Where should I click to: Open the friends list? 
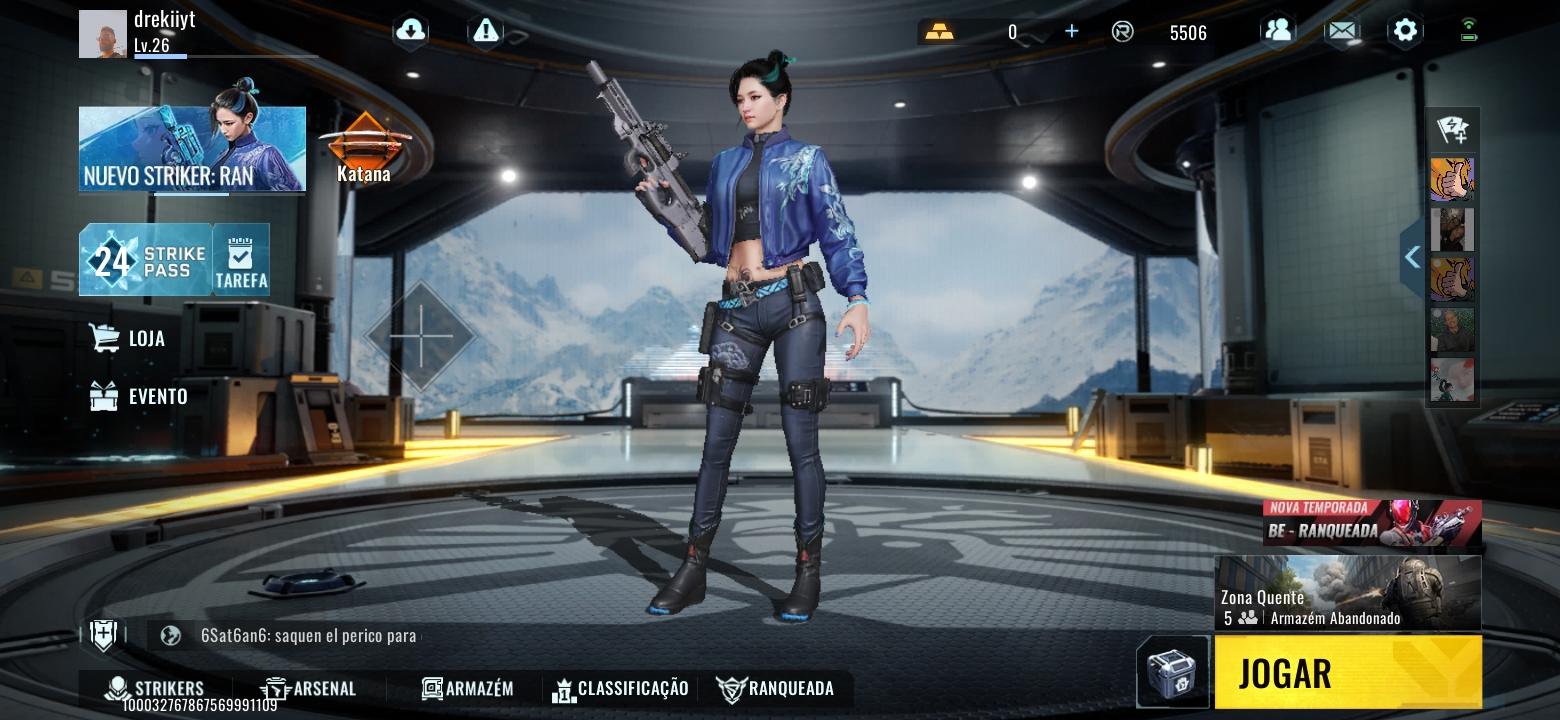1279,31
